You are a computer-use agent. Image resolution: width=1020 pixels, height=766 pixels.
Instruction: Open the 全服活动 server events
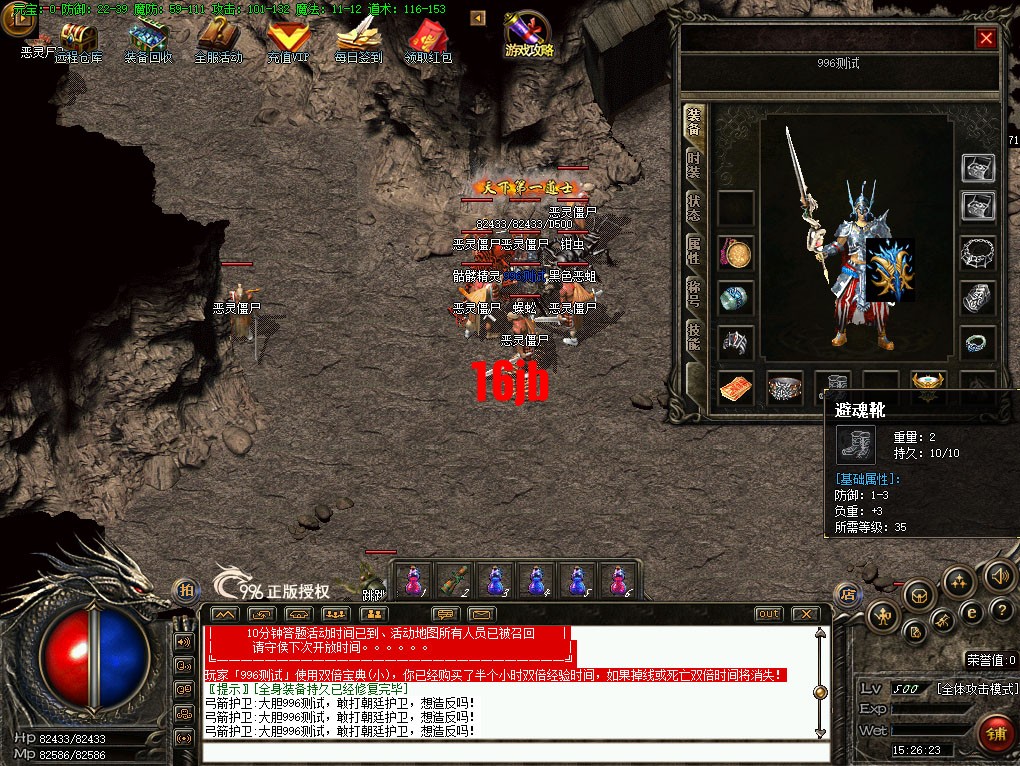(218, 43)
